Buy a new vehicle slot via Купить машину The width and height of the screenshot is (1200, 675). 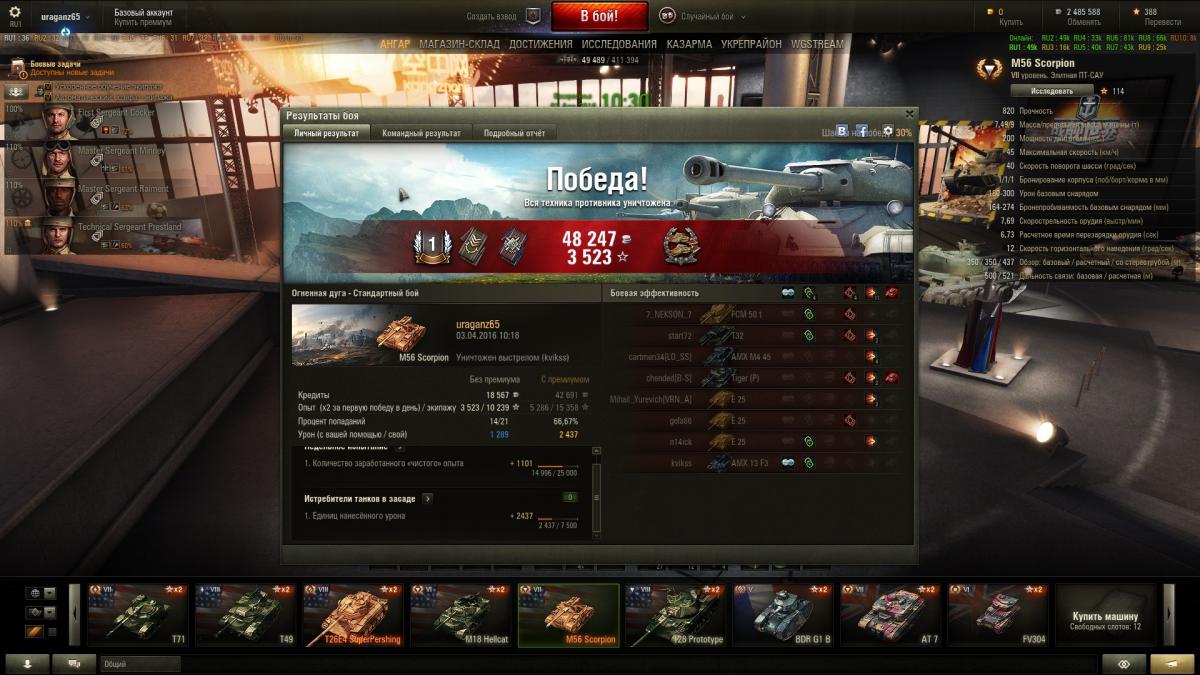pos(1105,616)
